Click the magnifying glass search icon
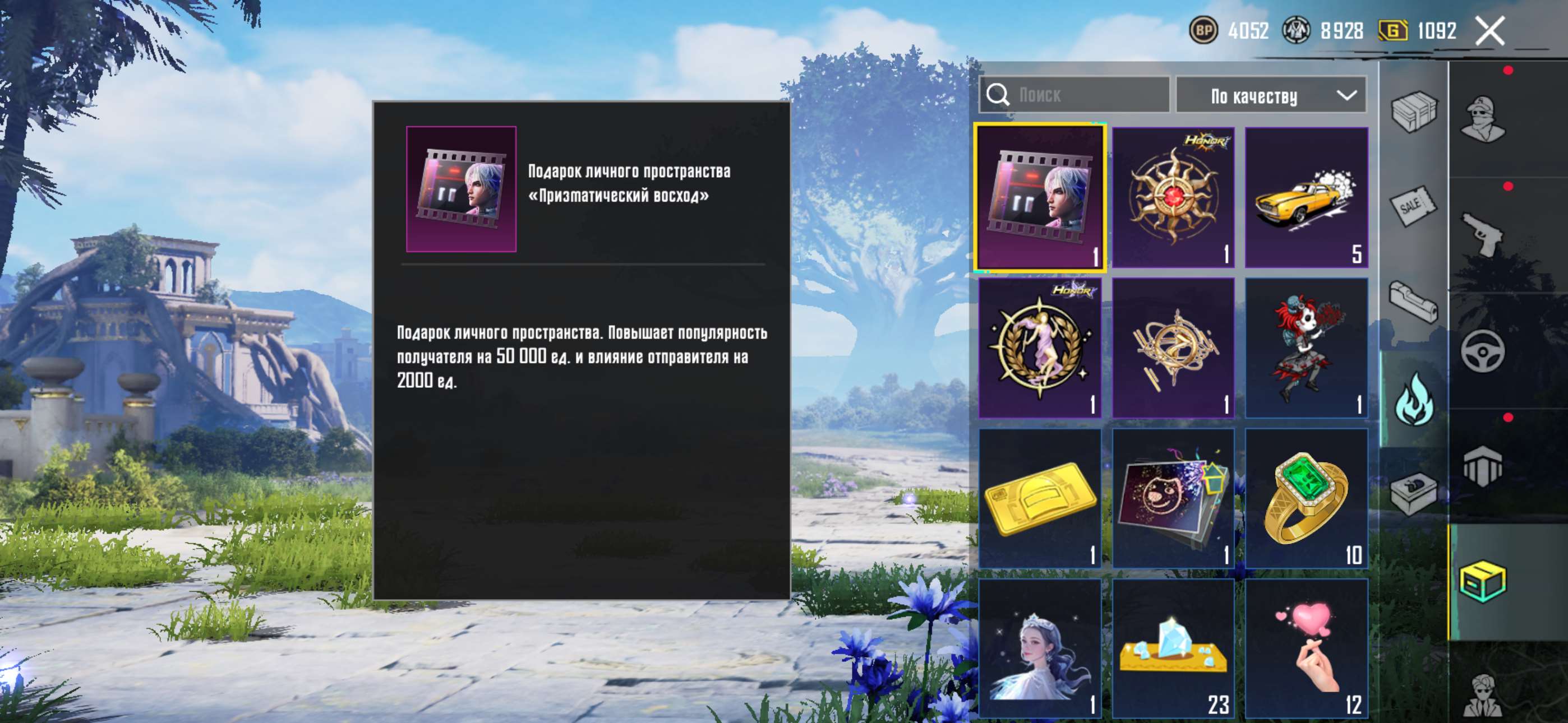This screenshot has width=1568, height=723. [1000, 94]
